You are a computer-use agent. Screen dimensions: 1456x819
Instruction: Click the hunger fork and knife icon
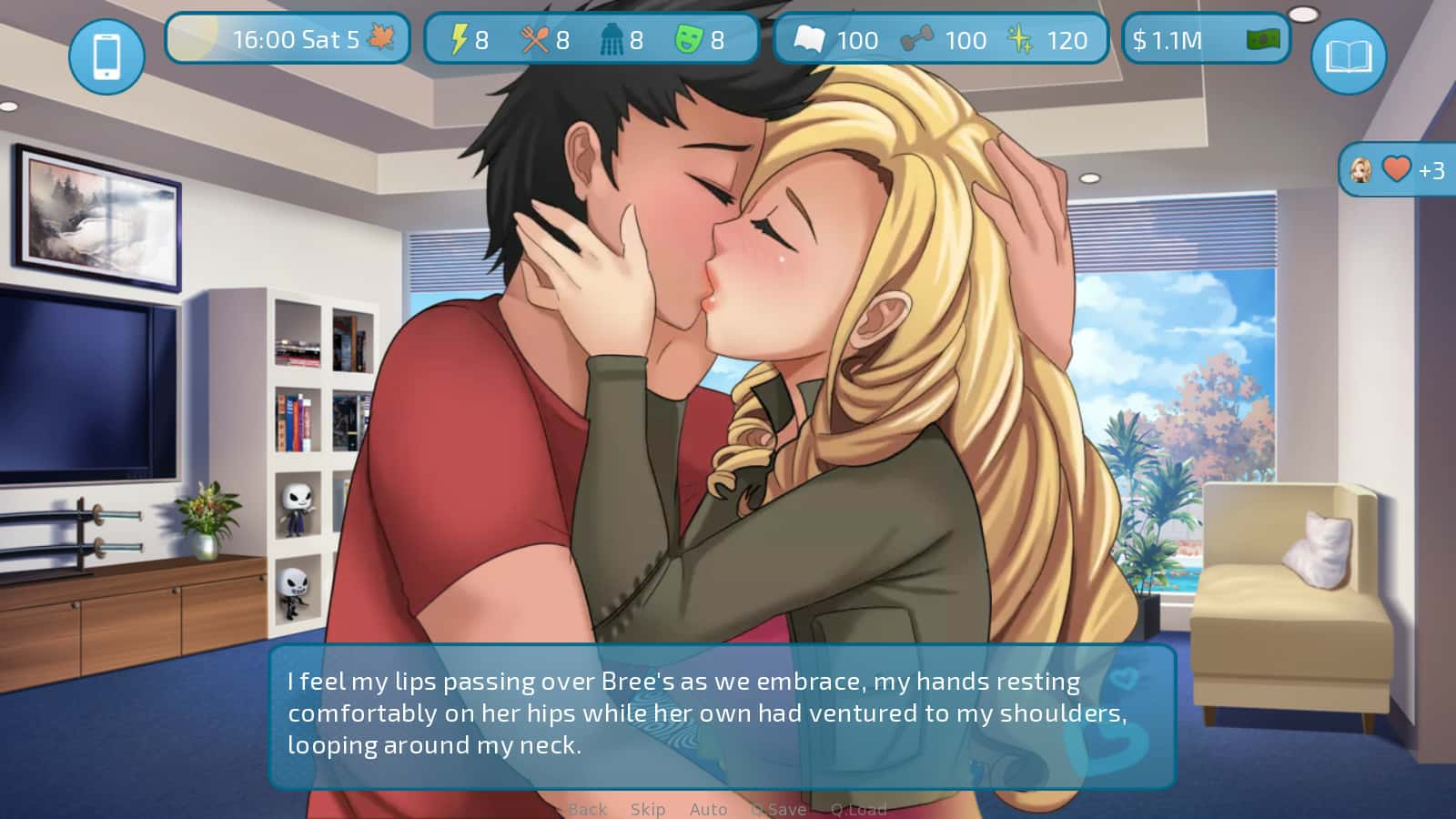[x=536, y=39]
